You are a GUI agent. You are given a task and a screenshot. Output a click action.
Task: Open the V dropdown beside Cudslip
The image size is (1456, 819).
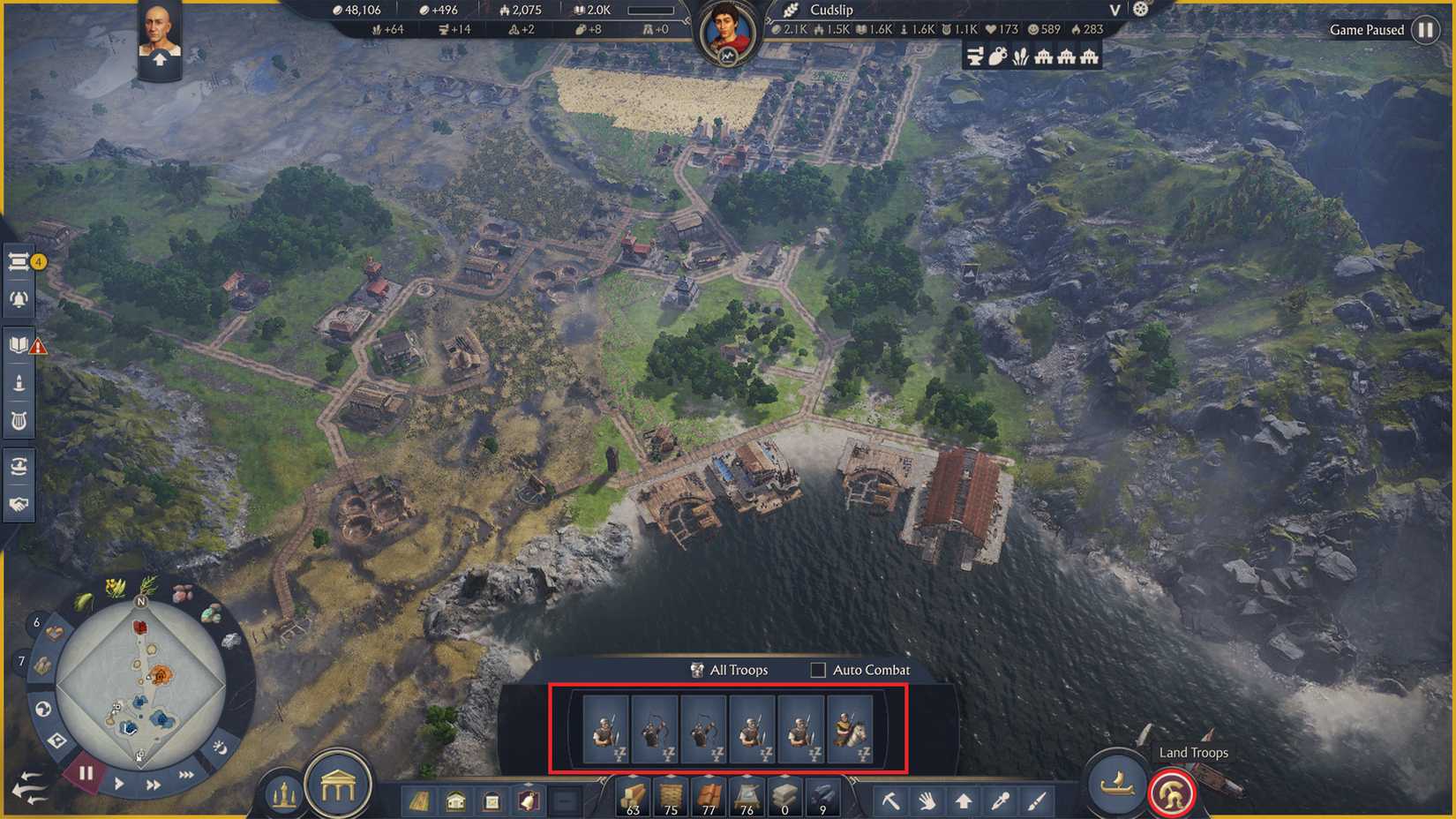click(1114, 11)
